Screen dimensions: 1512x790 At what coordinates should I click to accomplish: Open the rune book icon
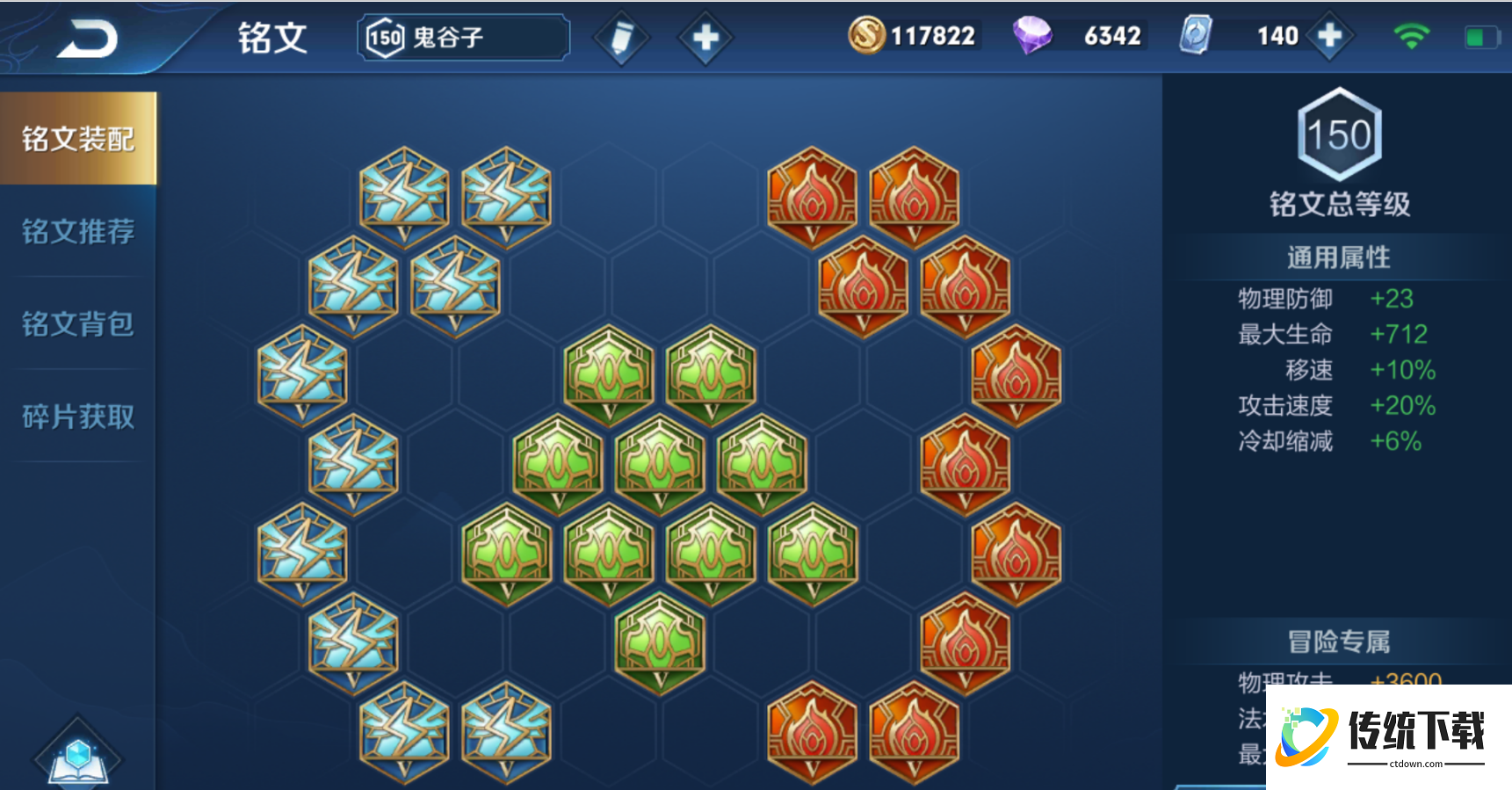78,757
